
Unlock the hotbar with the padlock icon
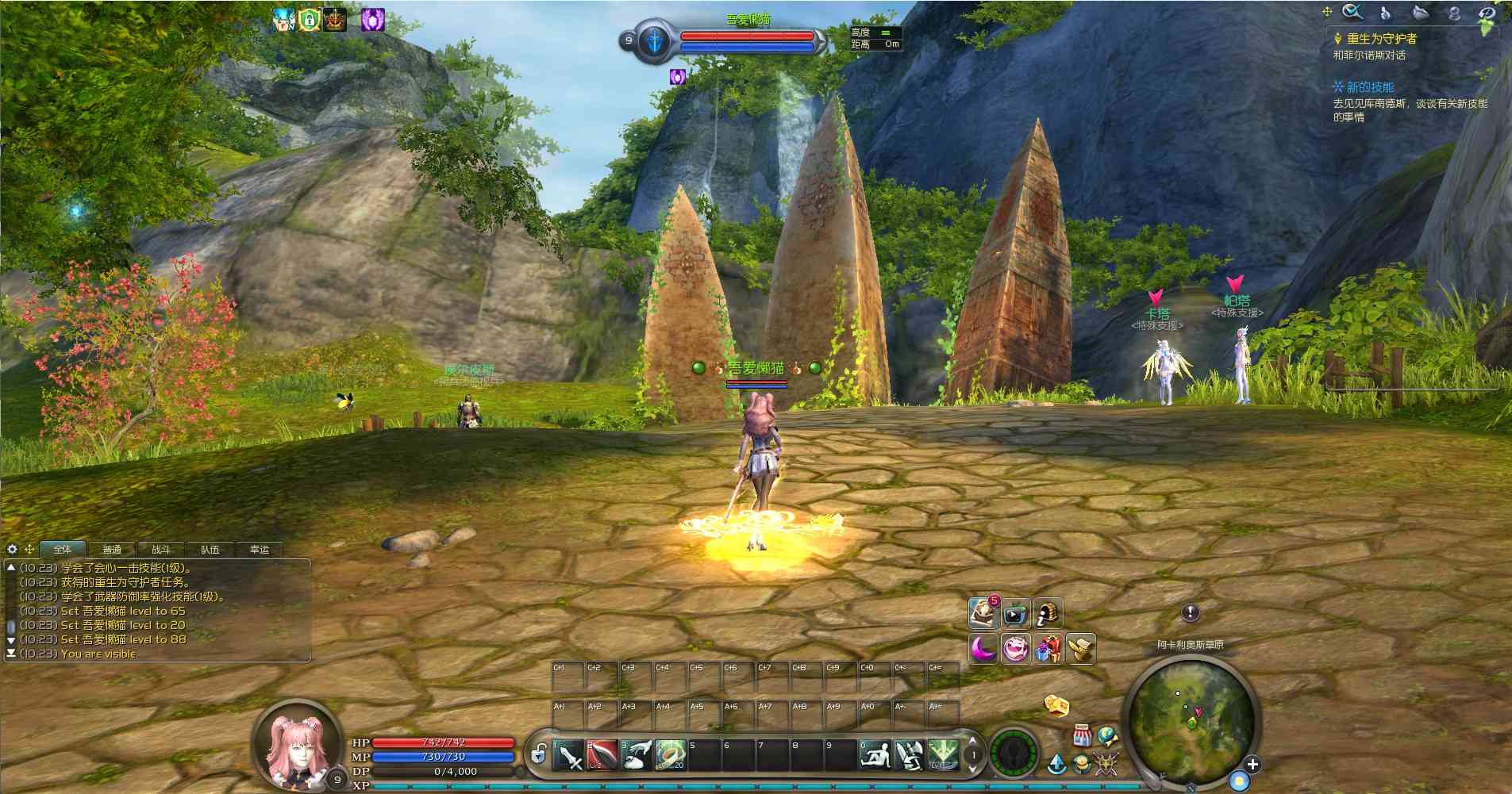coord(539,754)
